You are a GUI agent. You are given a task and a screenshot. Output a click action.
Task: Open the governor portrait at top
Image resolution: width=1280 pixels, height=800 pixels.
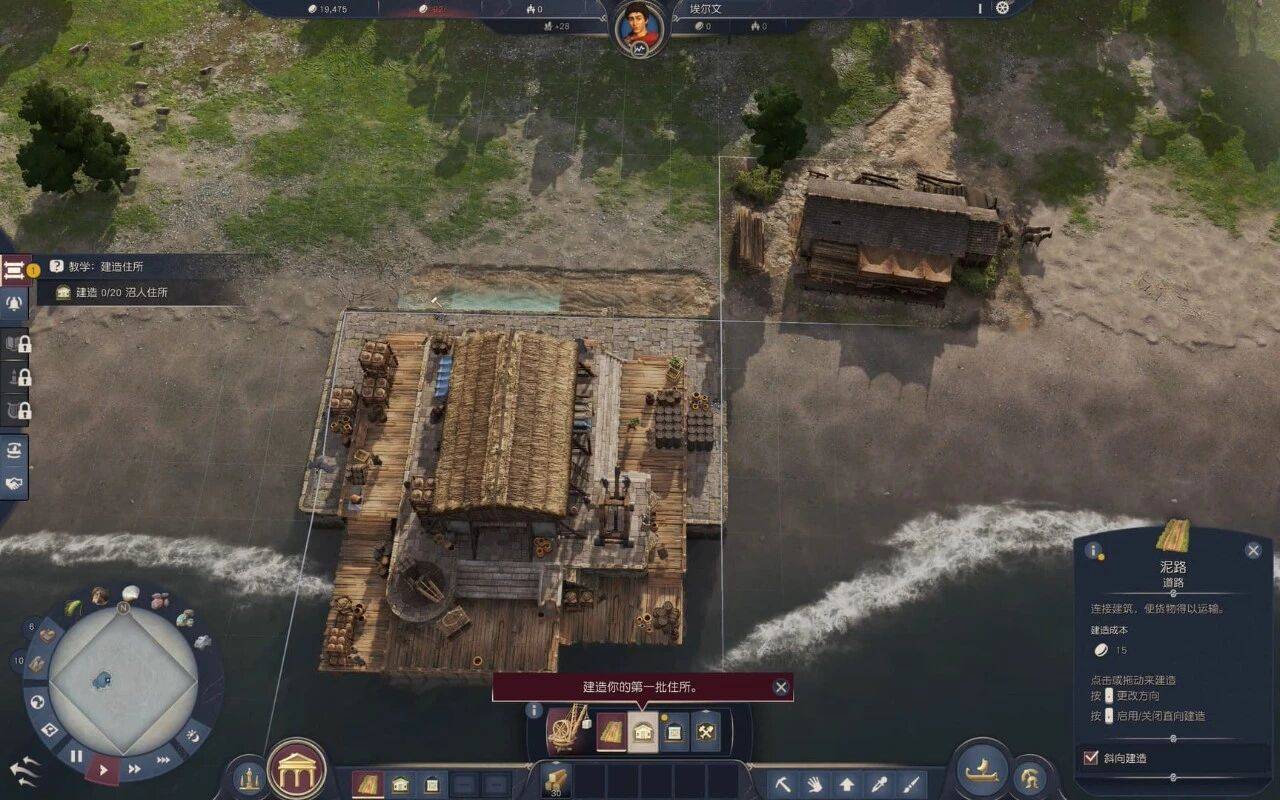coord(640,29)
